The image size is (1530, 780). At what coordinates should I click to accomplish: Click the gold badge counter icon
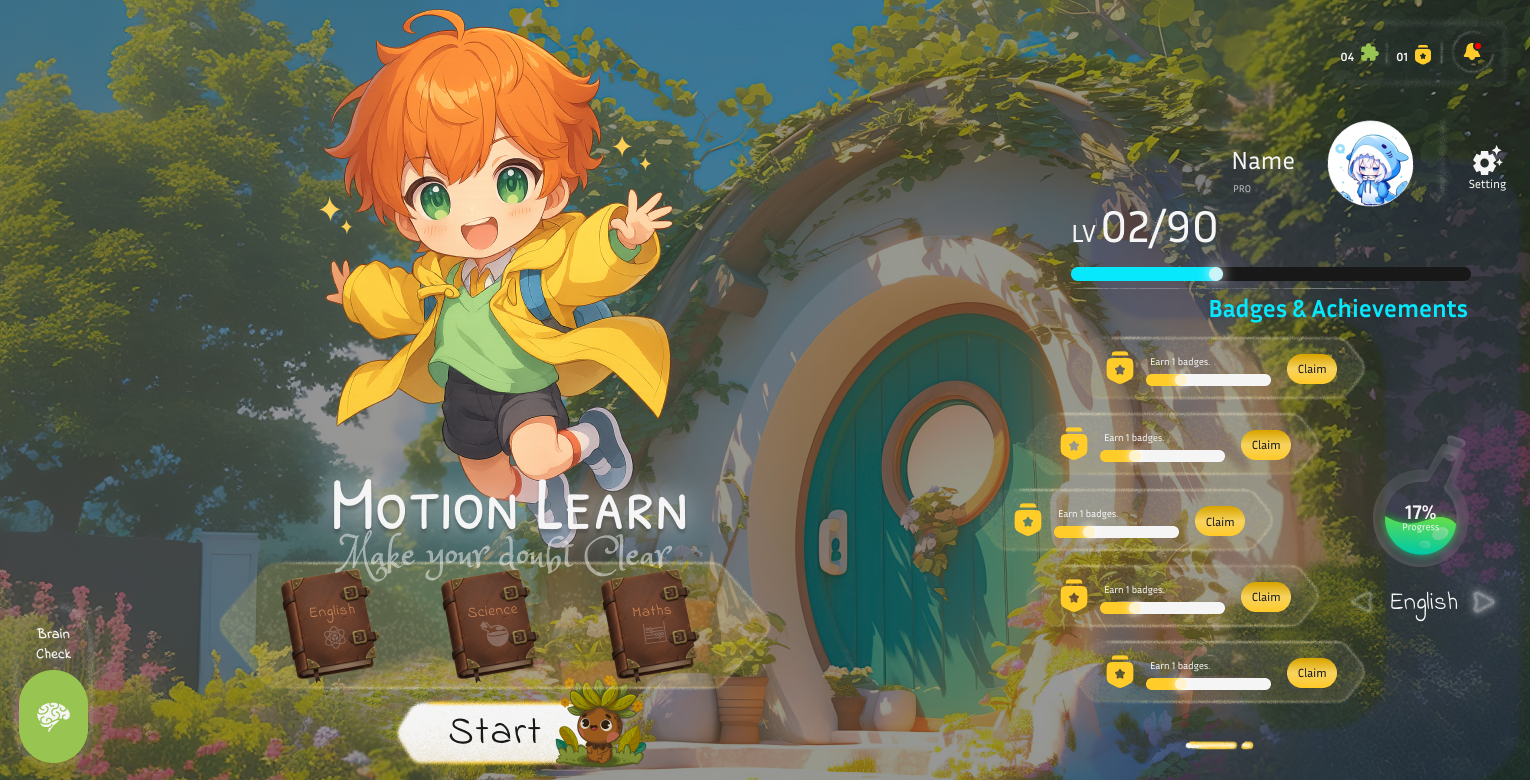pos(1423,56)
